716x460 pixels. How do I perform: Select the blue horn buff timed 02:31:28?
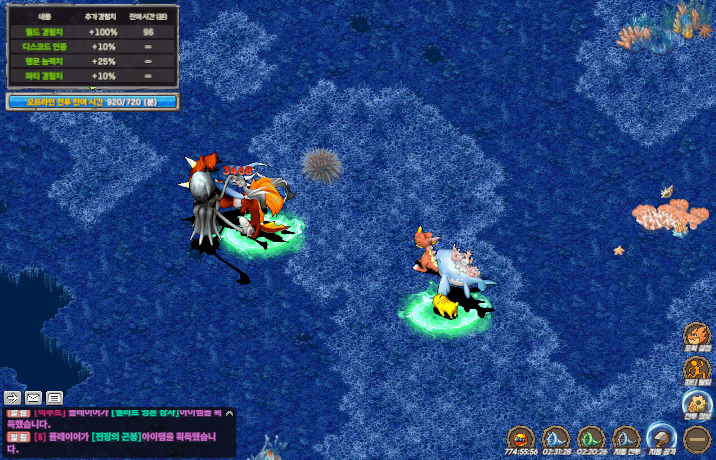554,437
